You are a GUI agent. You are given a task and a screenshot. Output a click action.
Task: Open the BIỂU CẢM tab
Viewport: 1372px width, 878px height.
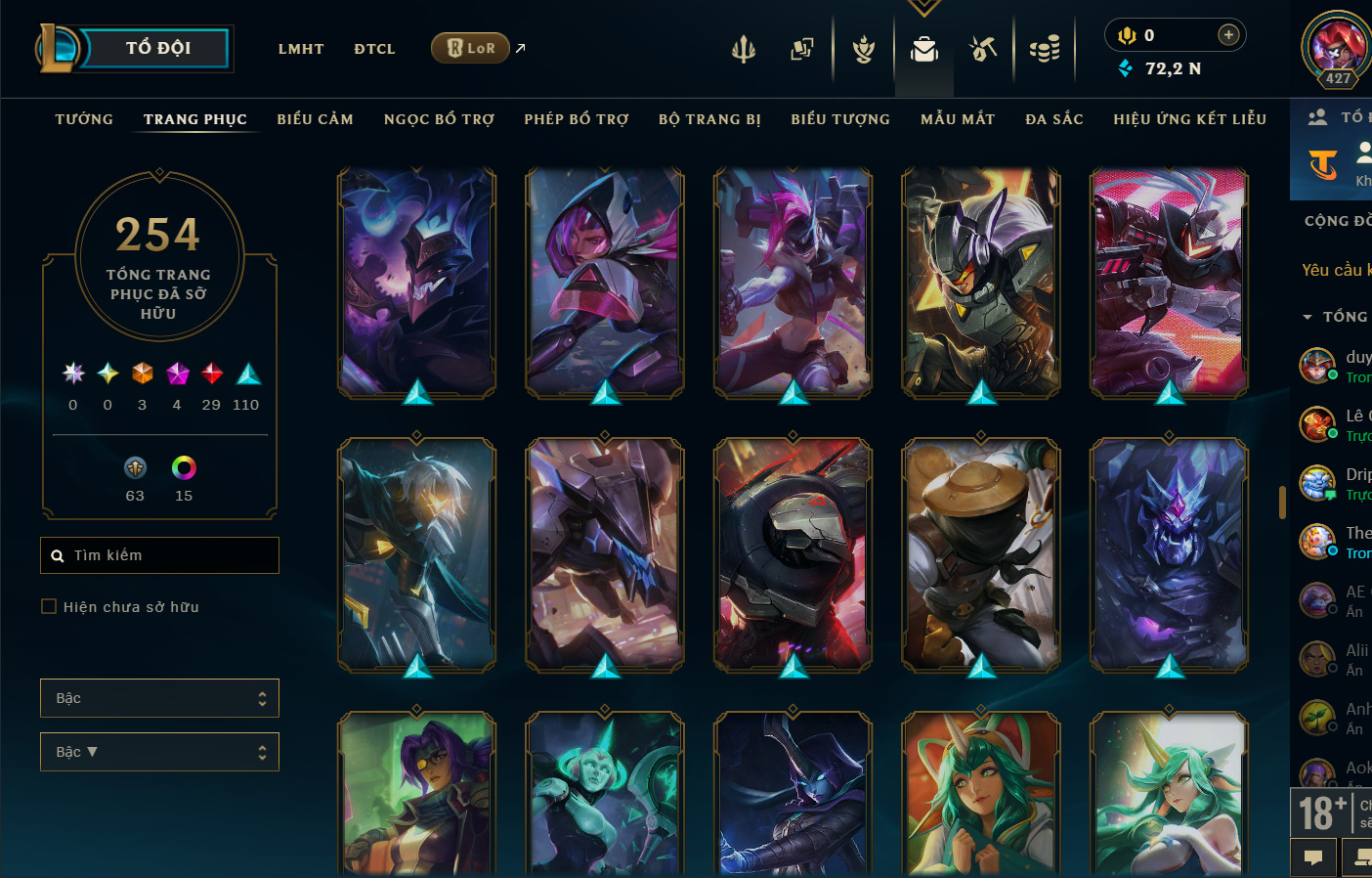(x=315, y=119)
